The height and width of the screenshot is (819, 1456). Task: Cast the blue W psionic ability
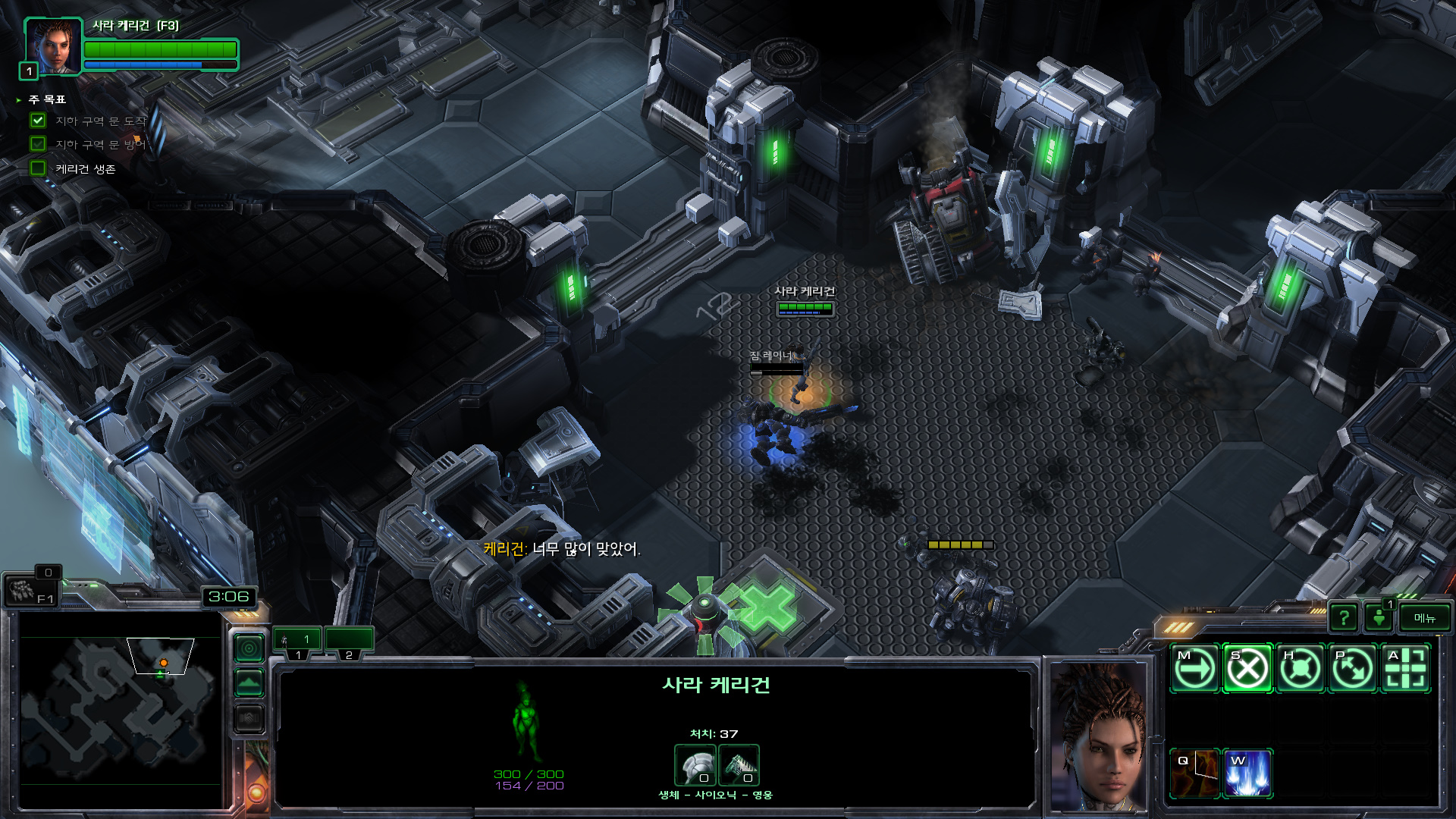pyautogui.click(x=1247, y=773)
